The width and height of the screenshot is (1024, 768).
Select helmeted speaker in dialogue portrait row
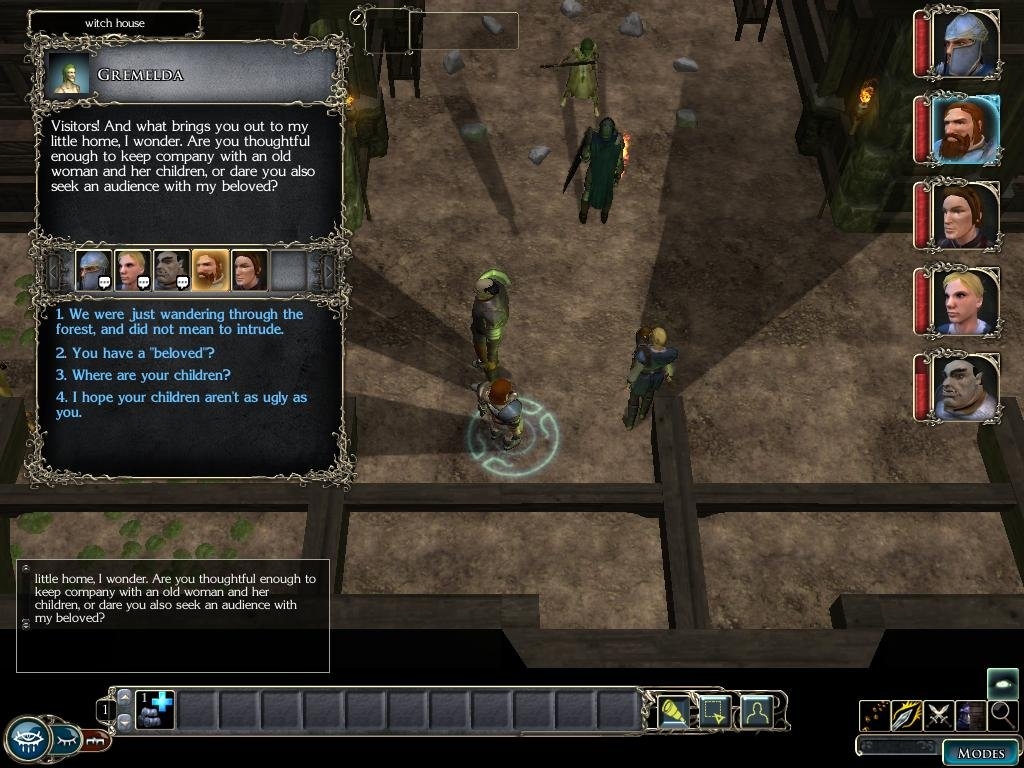(93, 270)
